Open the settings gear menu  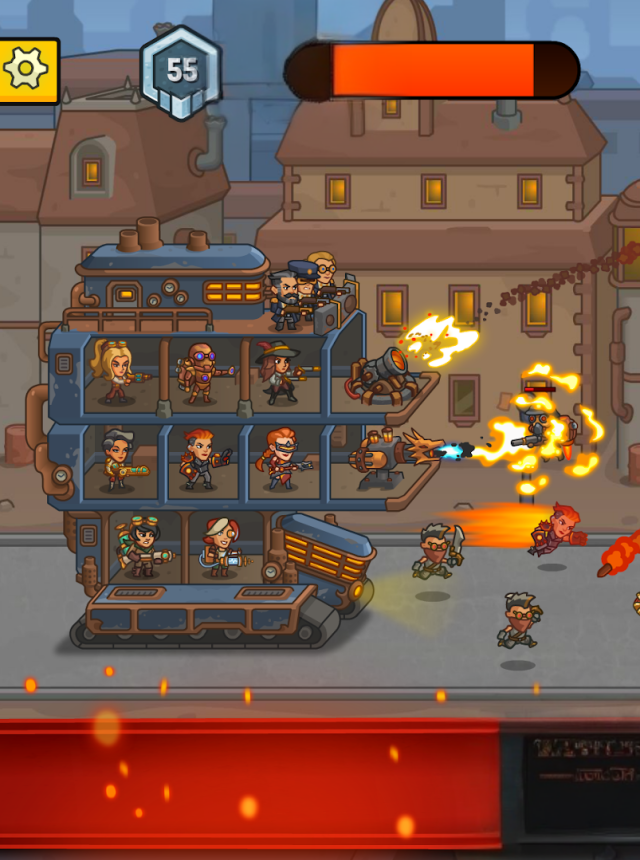coord(26,69)
